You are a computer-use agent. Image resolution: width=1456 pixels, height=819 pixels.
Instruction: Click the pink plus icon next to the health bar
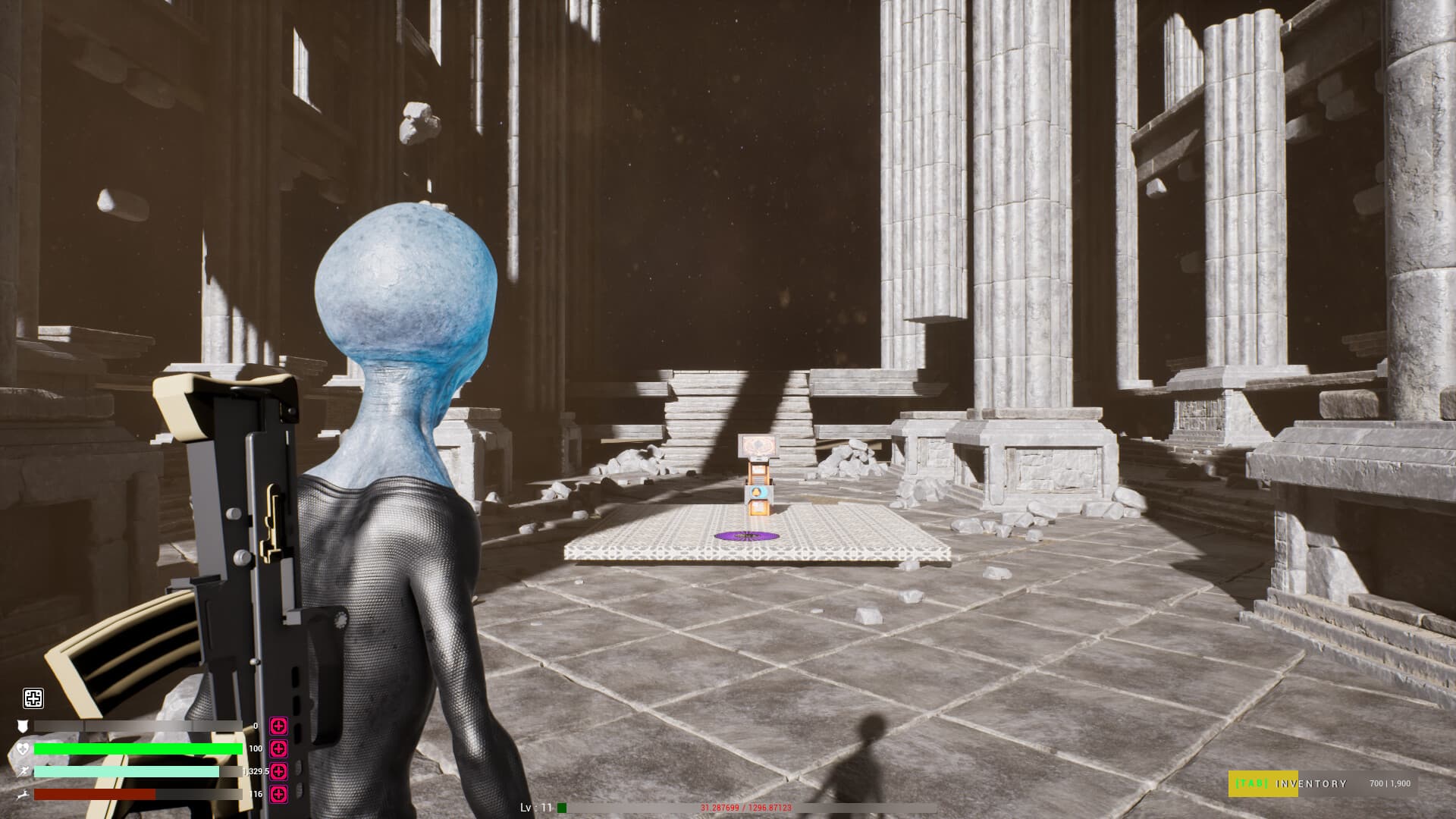click(278, 749)
